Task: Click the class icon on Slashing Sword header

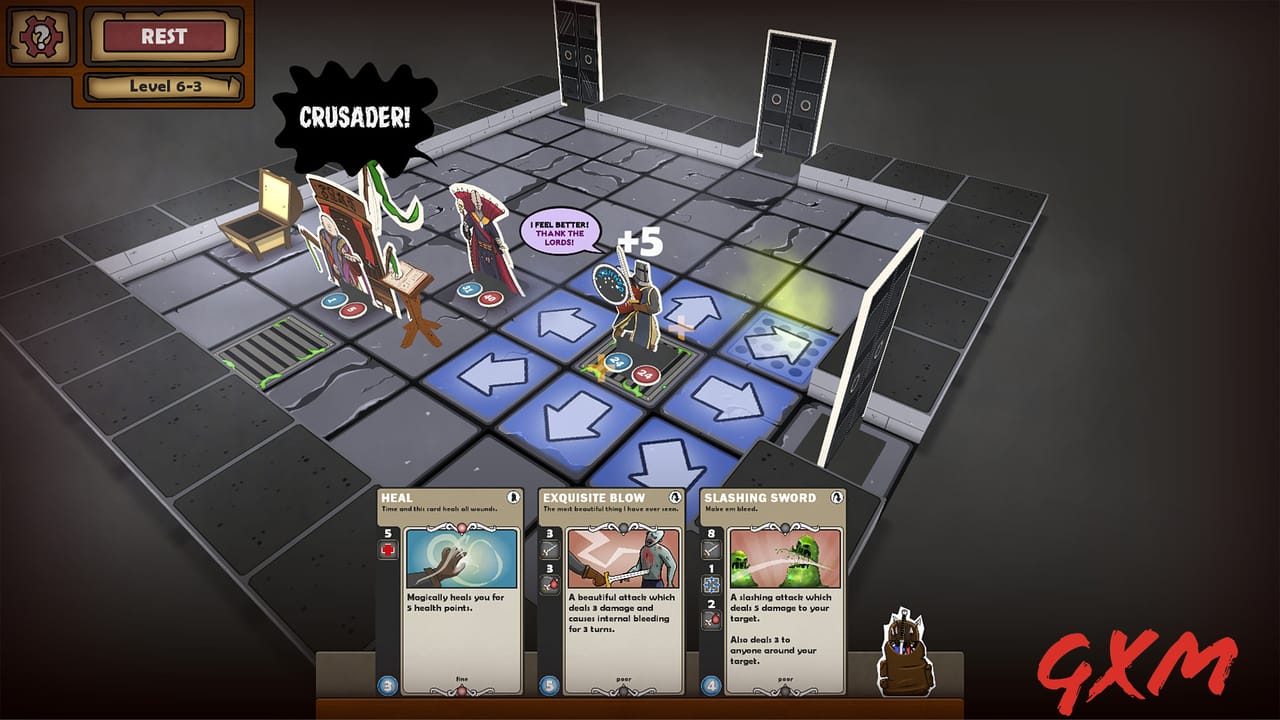Action: (x=837, y=496)
